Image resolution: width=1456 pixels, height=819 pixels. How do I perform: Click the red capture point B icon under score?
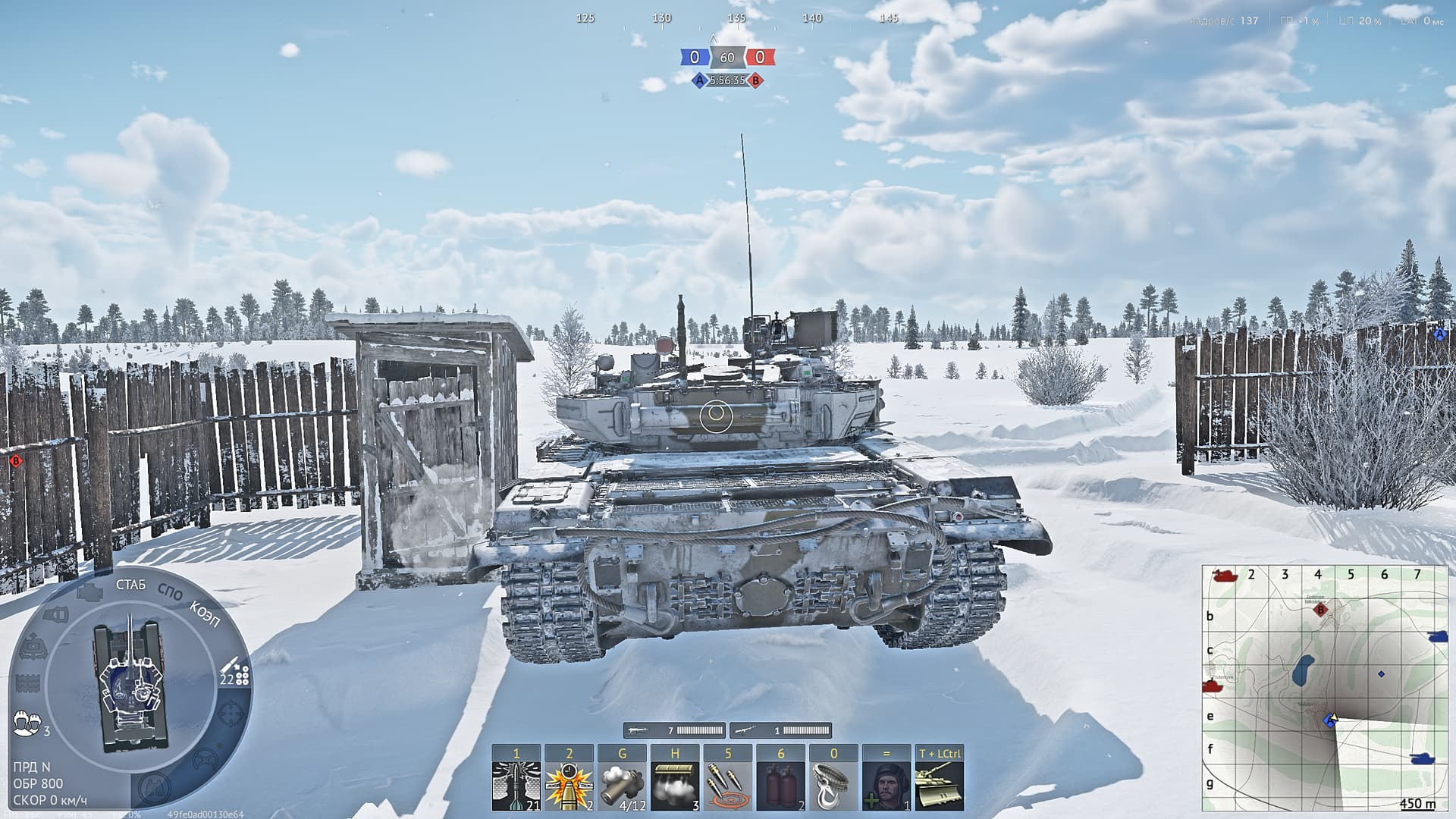coord(755,80)
